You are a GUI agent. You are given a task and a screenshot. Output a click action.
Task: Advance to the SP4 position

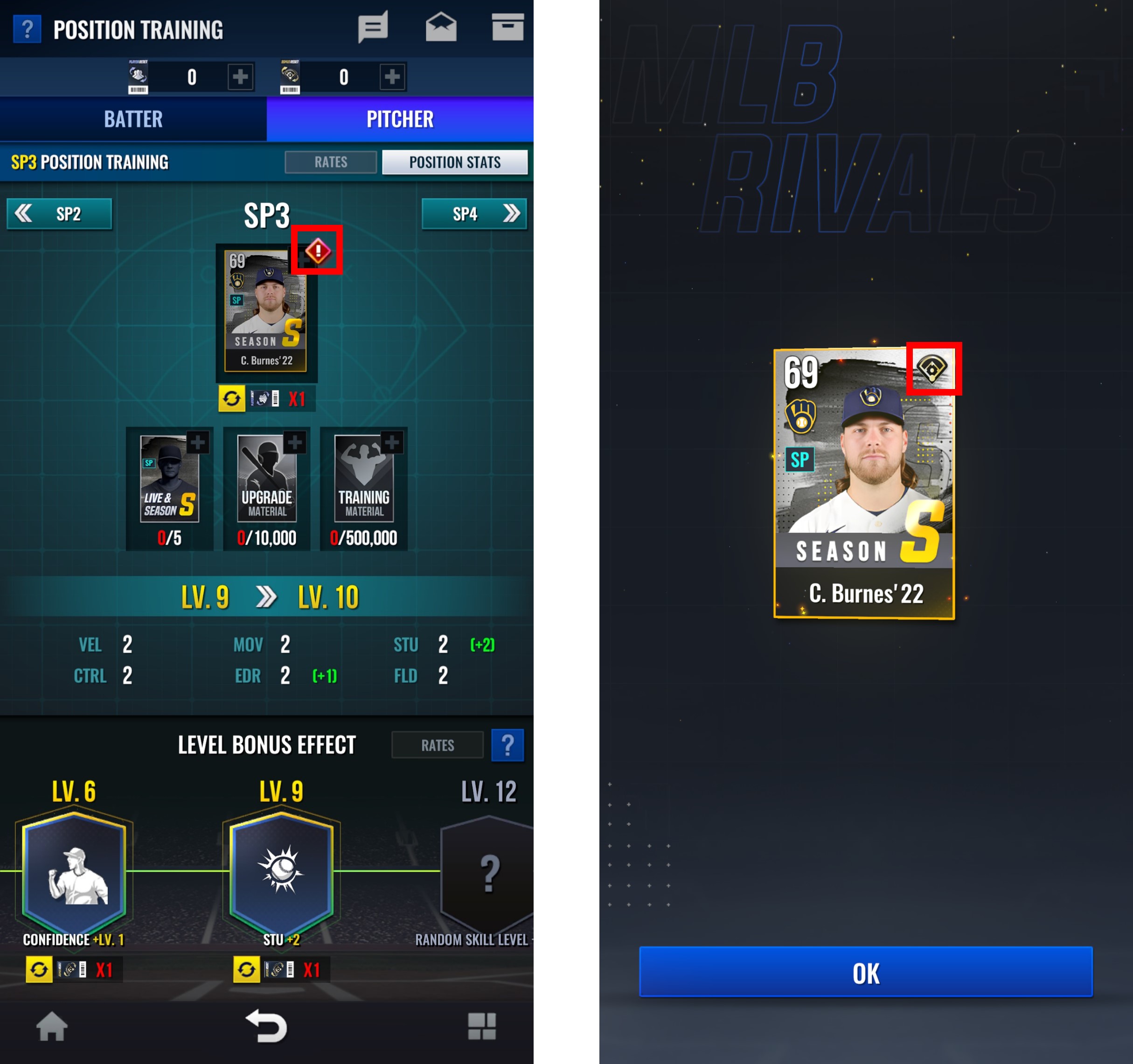pyautogui.click(x=473, y=214)
